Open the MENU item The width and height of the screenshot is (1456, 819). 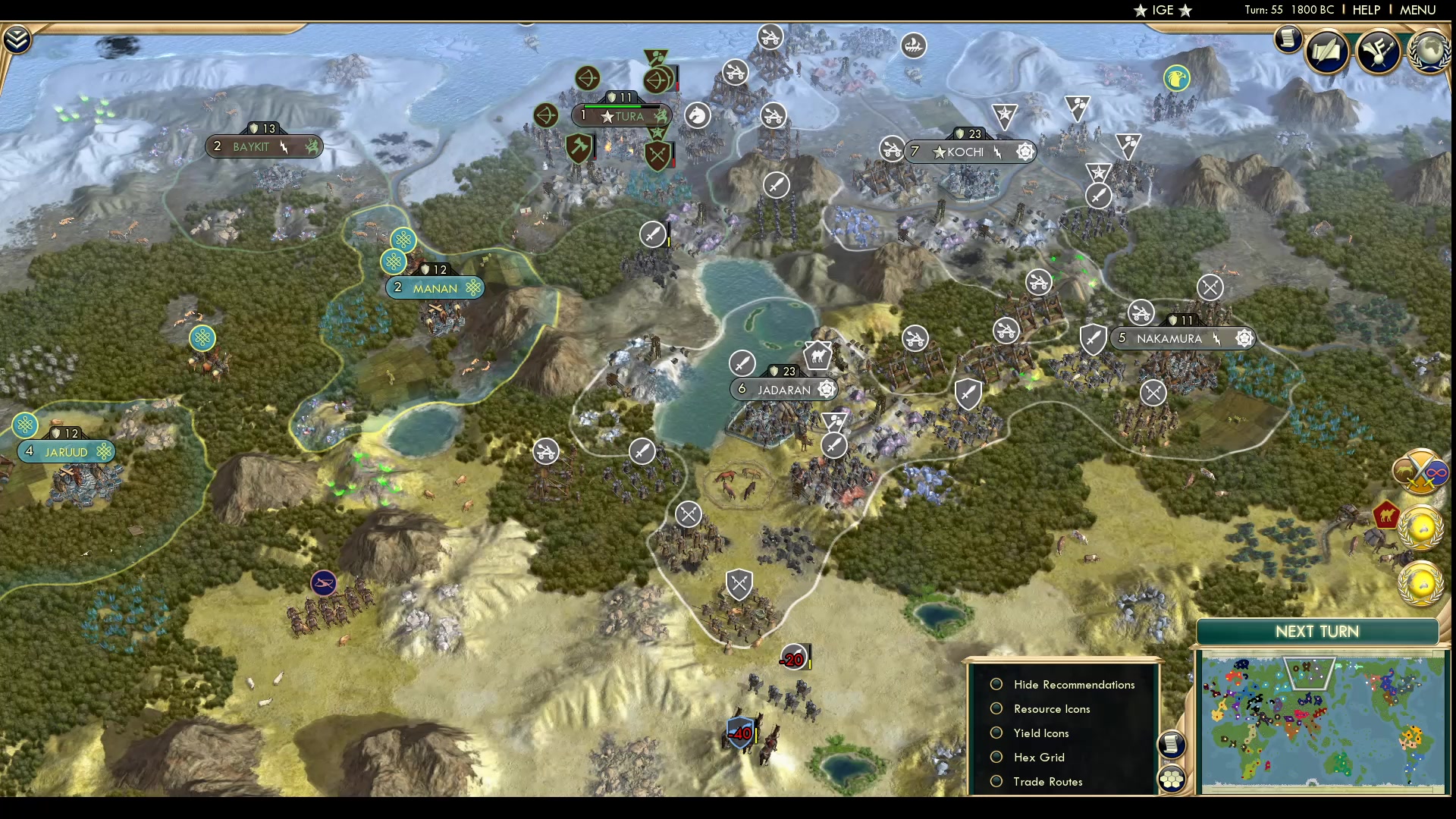[1417, 10]
